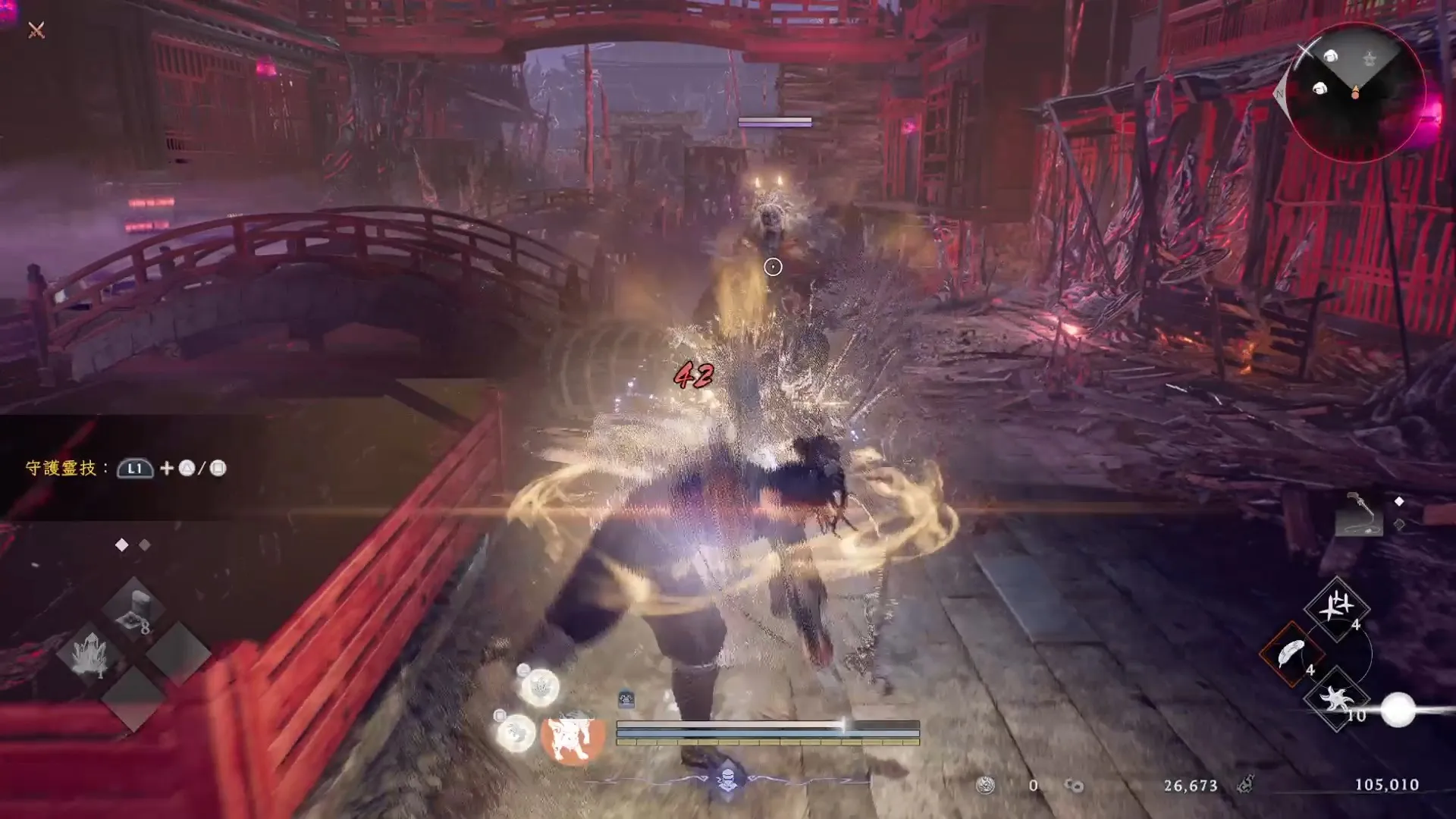The image size is (1456, 819).
Task: Select the shuriken throwing star slot
Action: tap(1335, 698)
